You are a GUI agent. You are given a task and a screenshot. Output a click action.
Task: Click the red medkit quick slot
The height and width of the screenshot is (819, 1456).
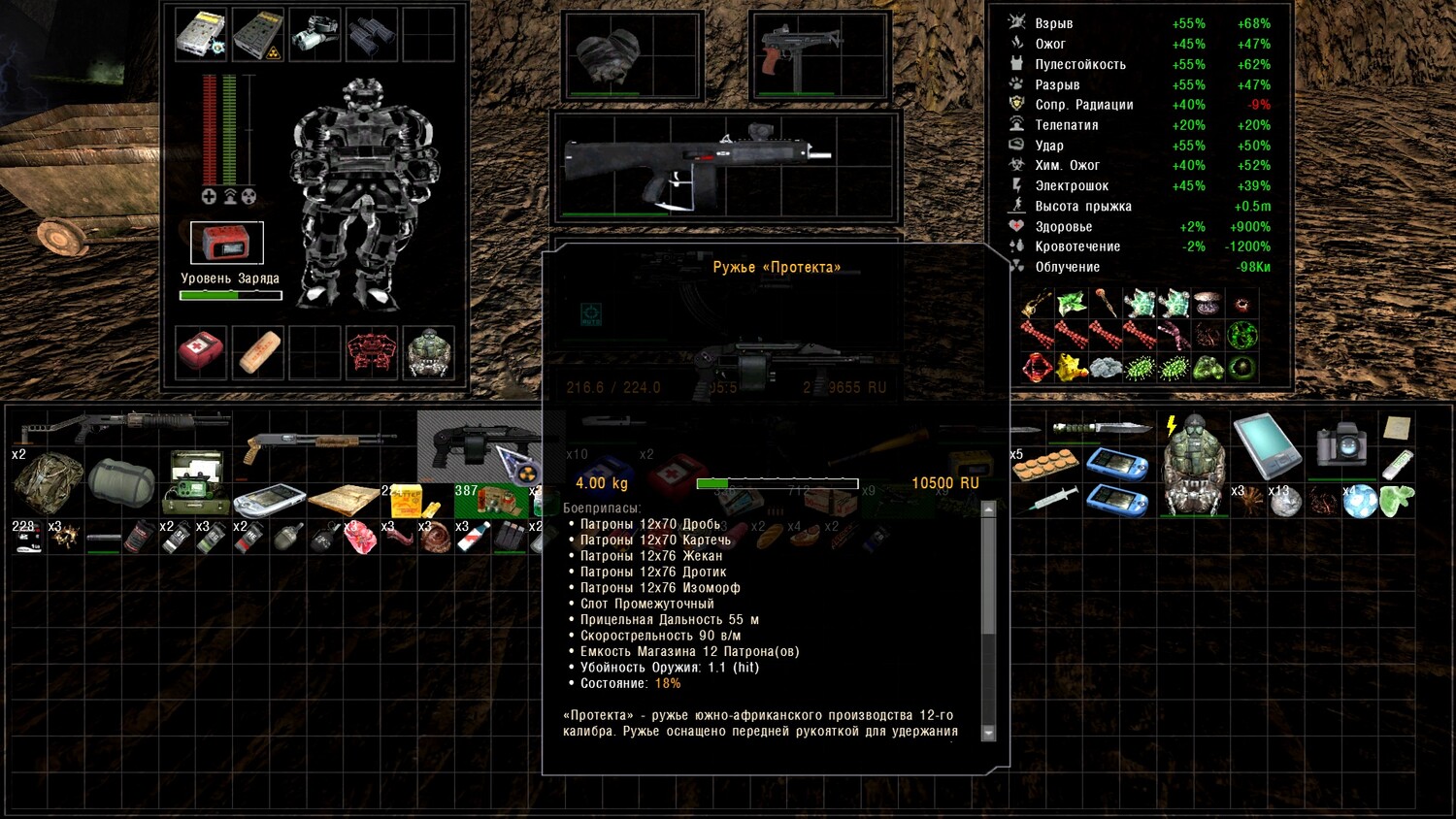click(x=201, y=350)
